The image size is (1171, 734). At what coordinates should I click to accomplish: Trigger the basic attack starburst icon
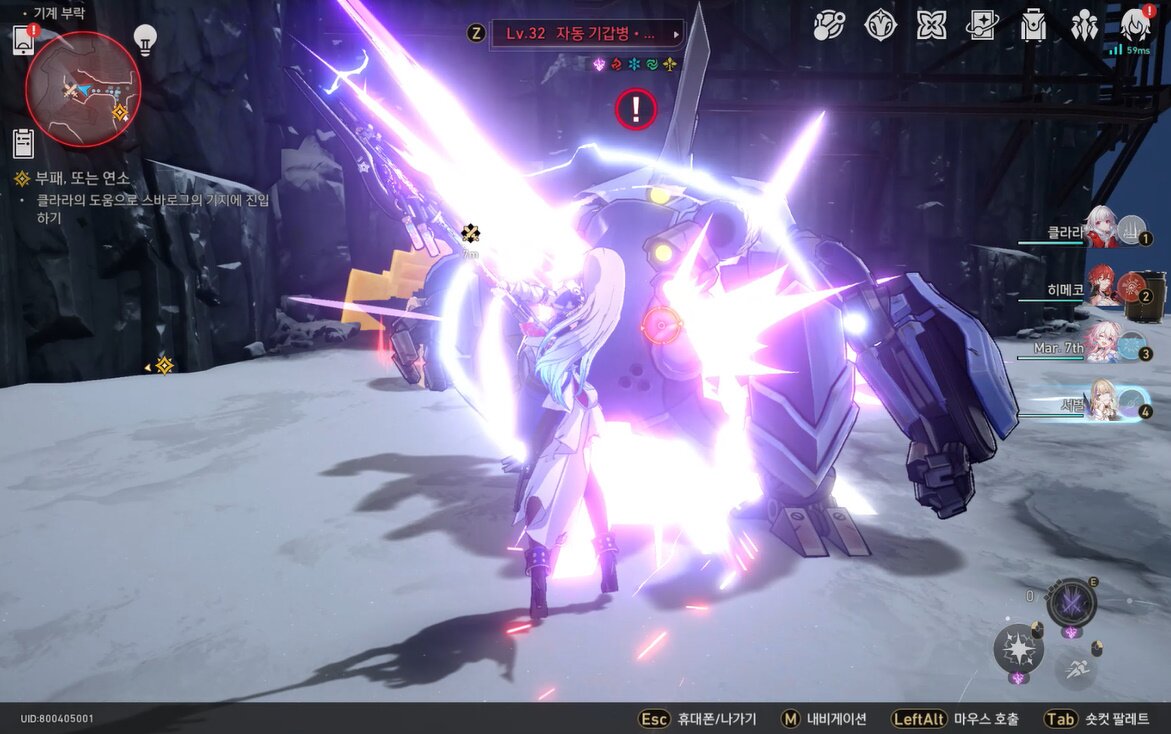pos(1018,649)
